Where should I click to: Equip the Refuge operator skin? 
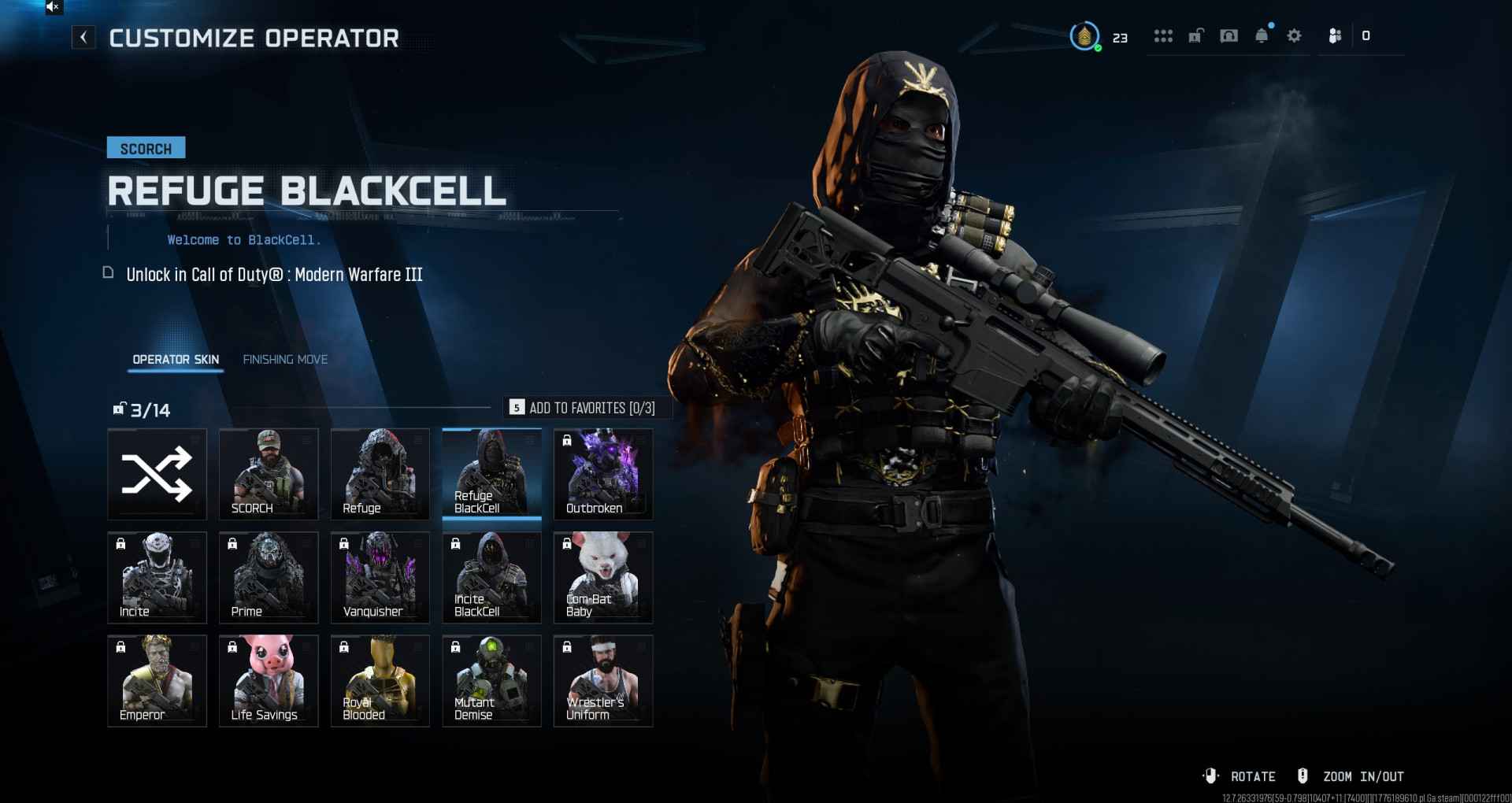(x=380, y=474)
